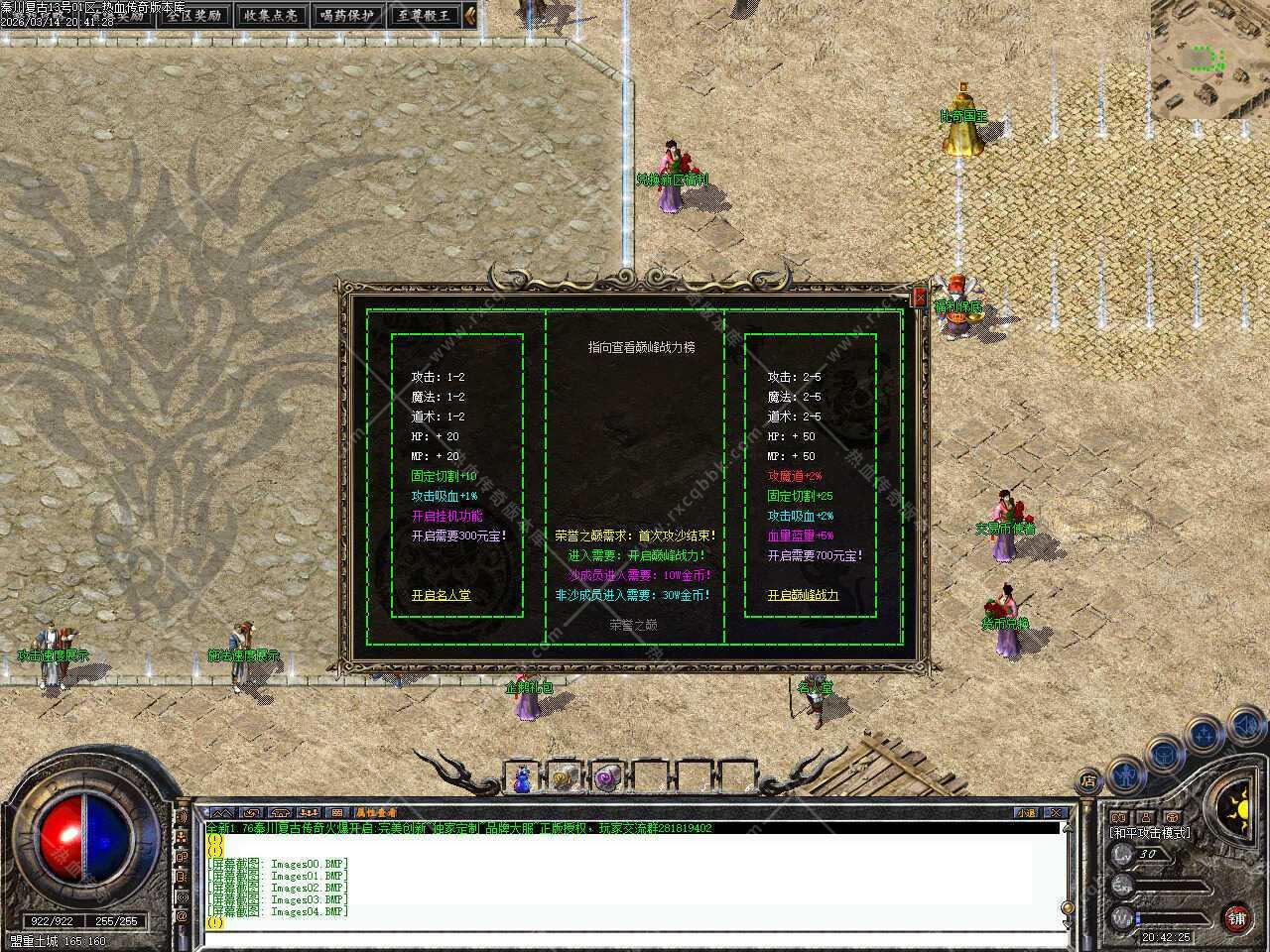Open the 收集点亮 top menu button
Image resolution: width=1270 pixels, height=952 pixels.
[270, 15]
